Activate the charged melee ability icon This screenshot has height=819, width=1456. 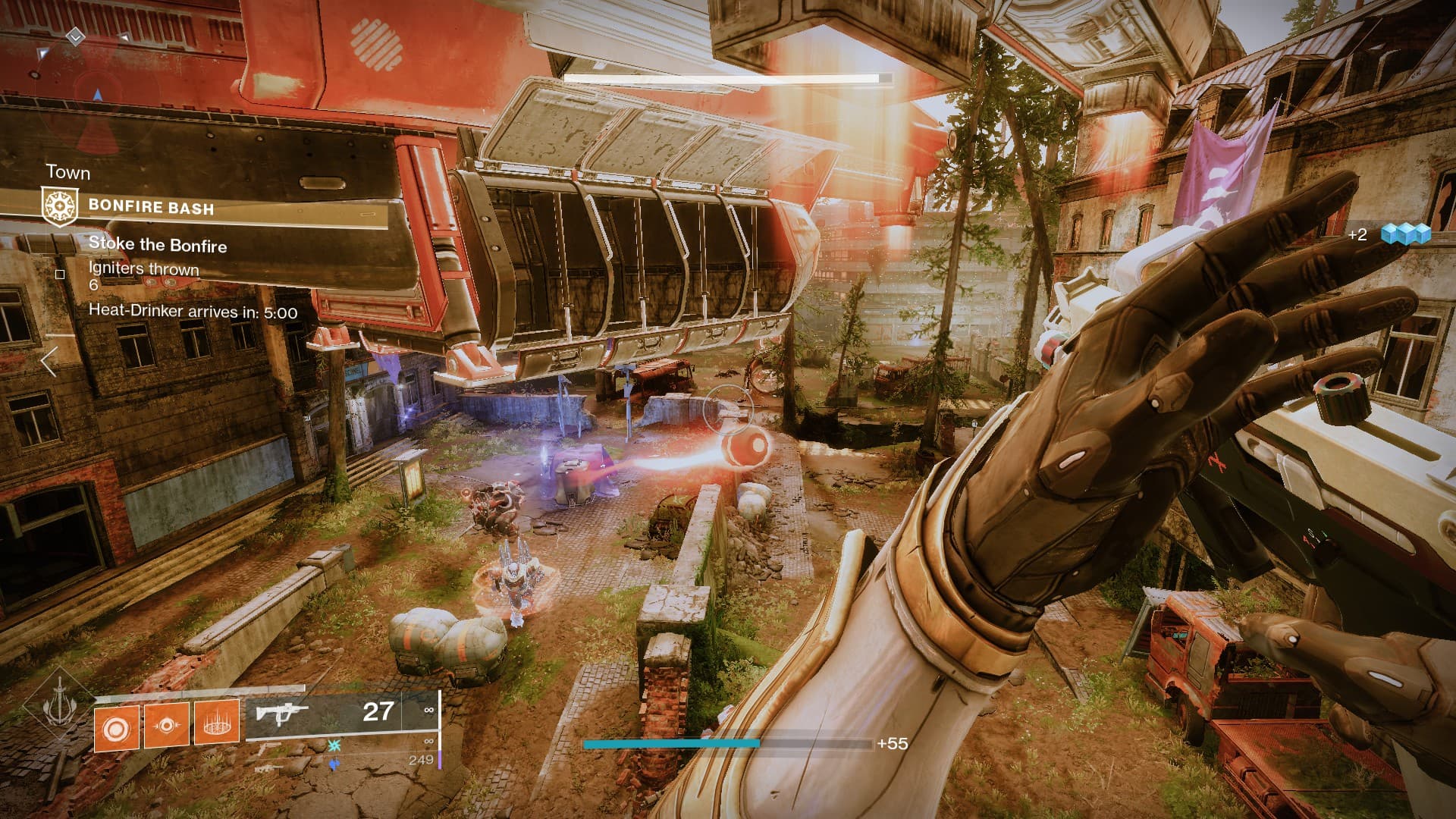(x=167, y=726)
